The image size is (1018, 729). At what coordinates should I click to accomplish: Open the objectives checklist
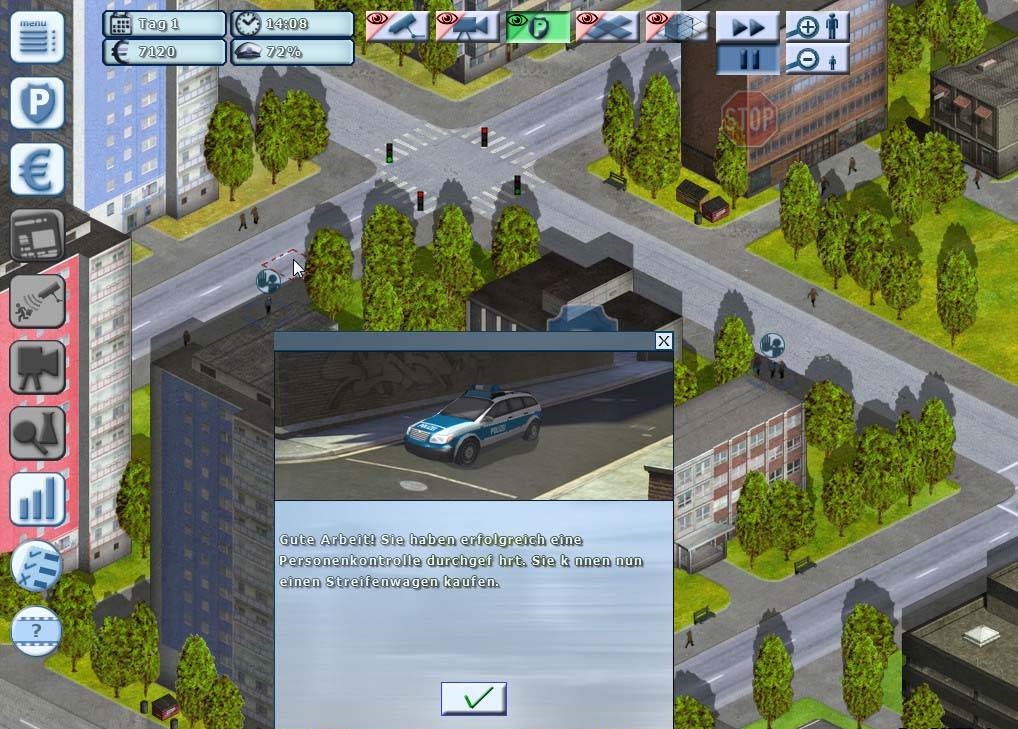pyautogui.click(x=37, y=566)
